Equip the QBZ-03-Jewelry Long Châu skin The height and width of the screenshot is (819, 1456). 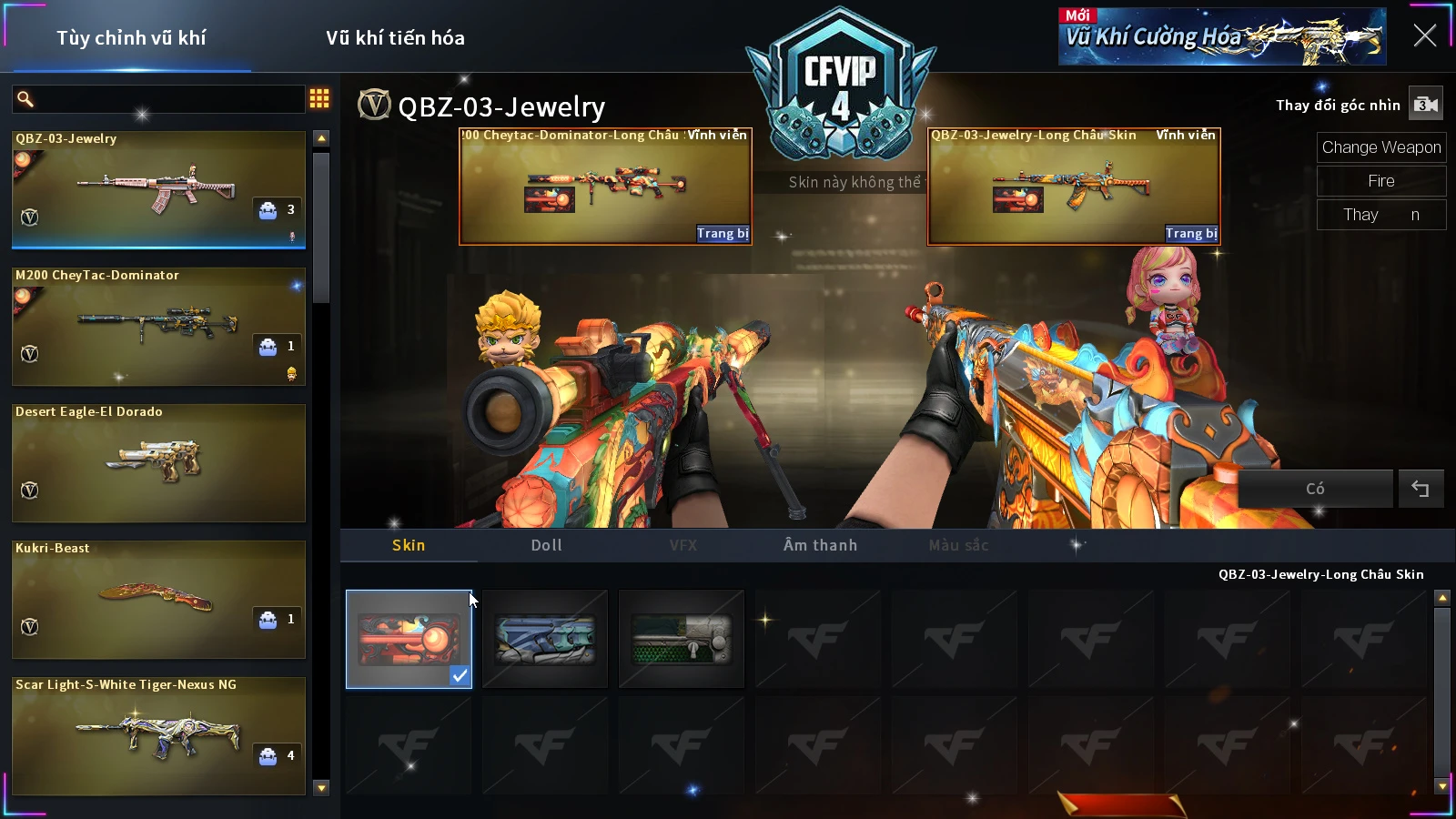pyautogui.click(x=1191, y=234)
